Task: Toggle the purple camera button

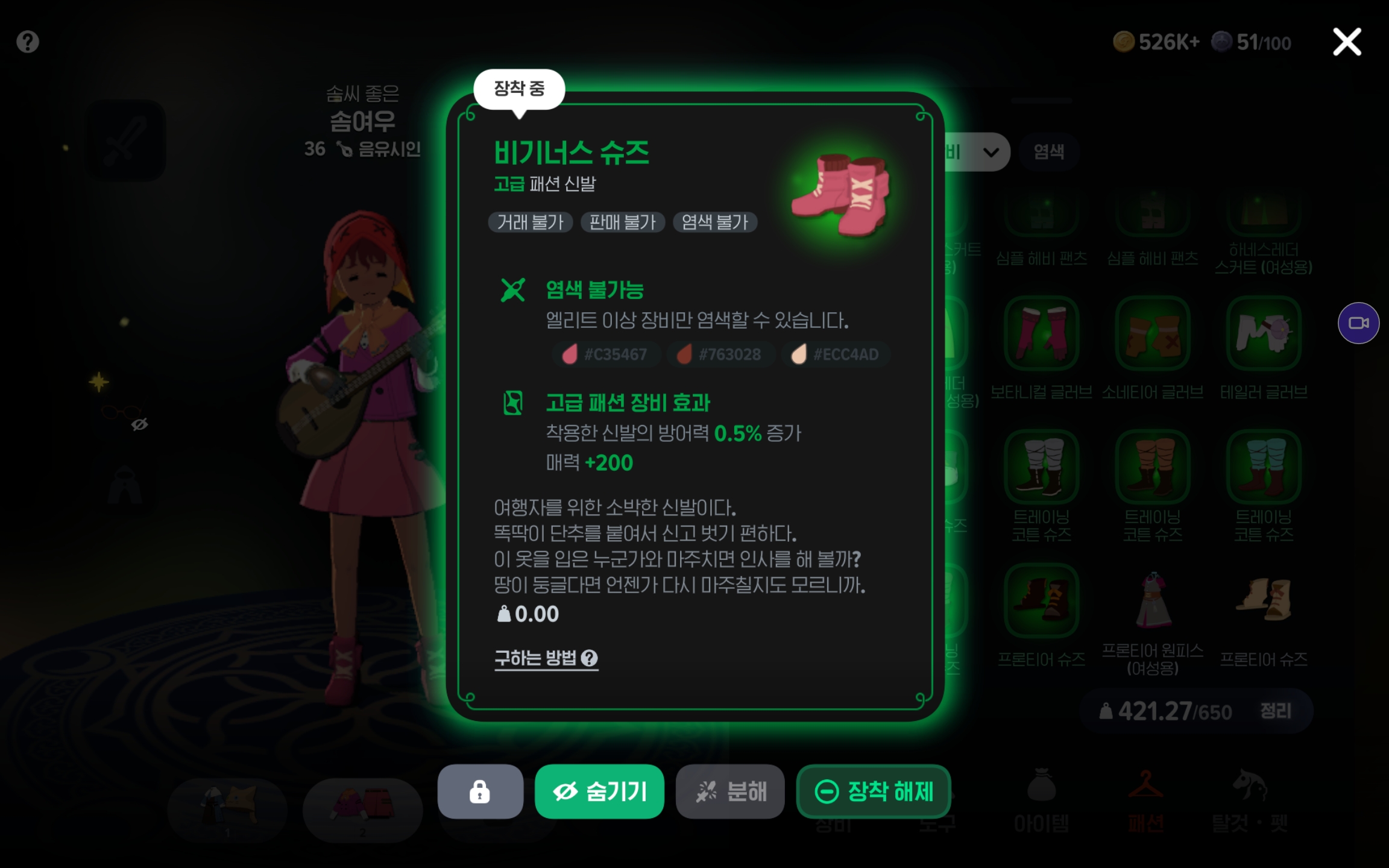Action: pyautogui.click(x=1358, y=323)
